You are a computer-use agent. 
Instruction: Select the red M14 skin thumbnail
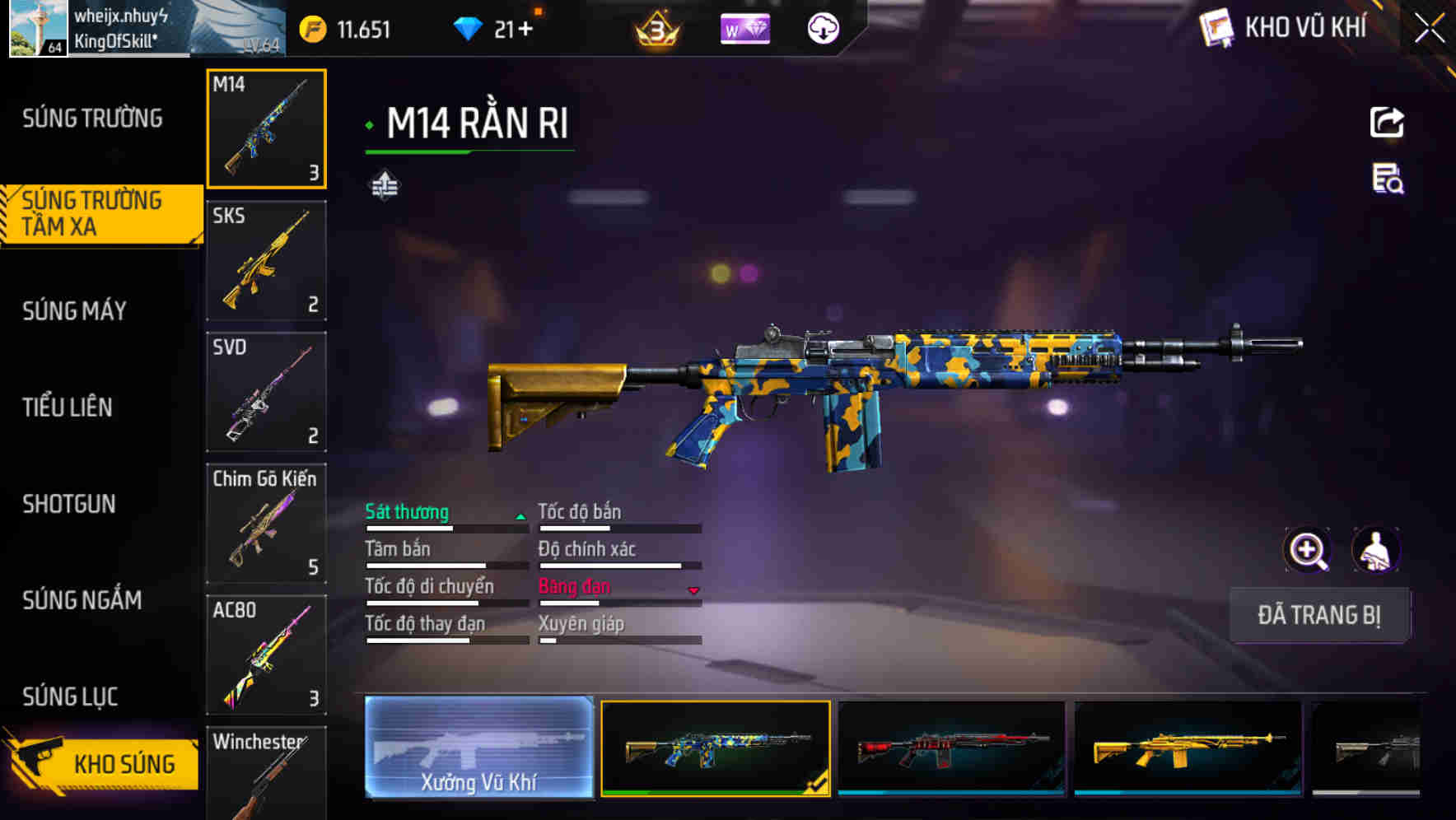click(951, 748)
